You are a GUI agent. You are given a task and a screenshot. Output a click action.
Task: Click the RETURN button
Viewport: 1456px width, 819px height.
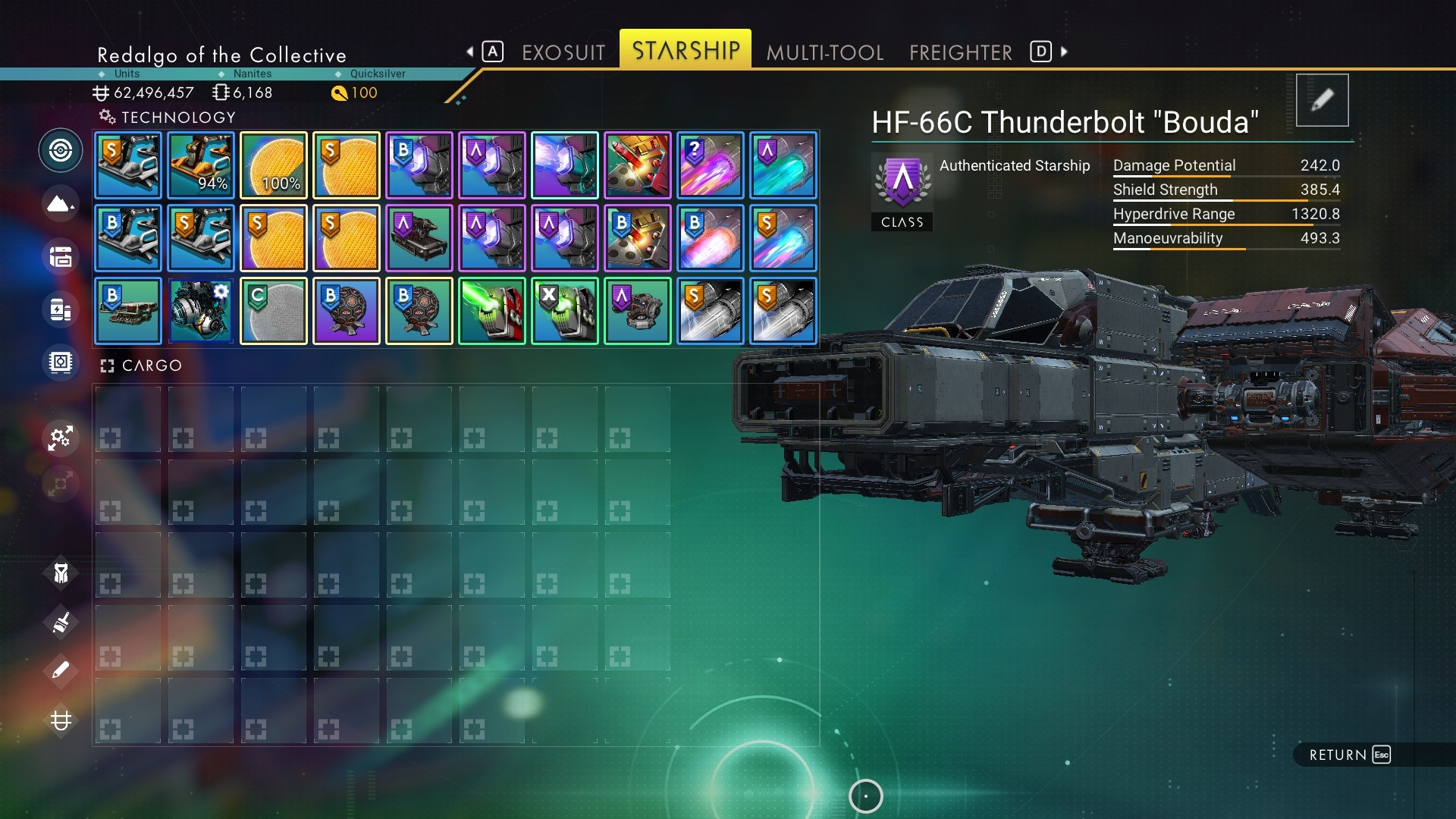[x=1349, y=755]
